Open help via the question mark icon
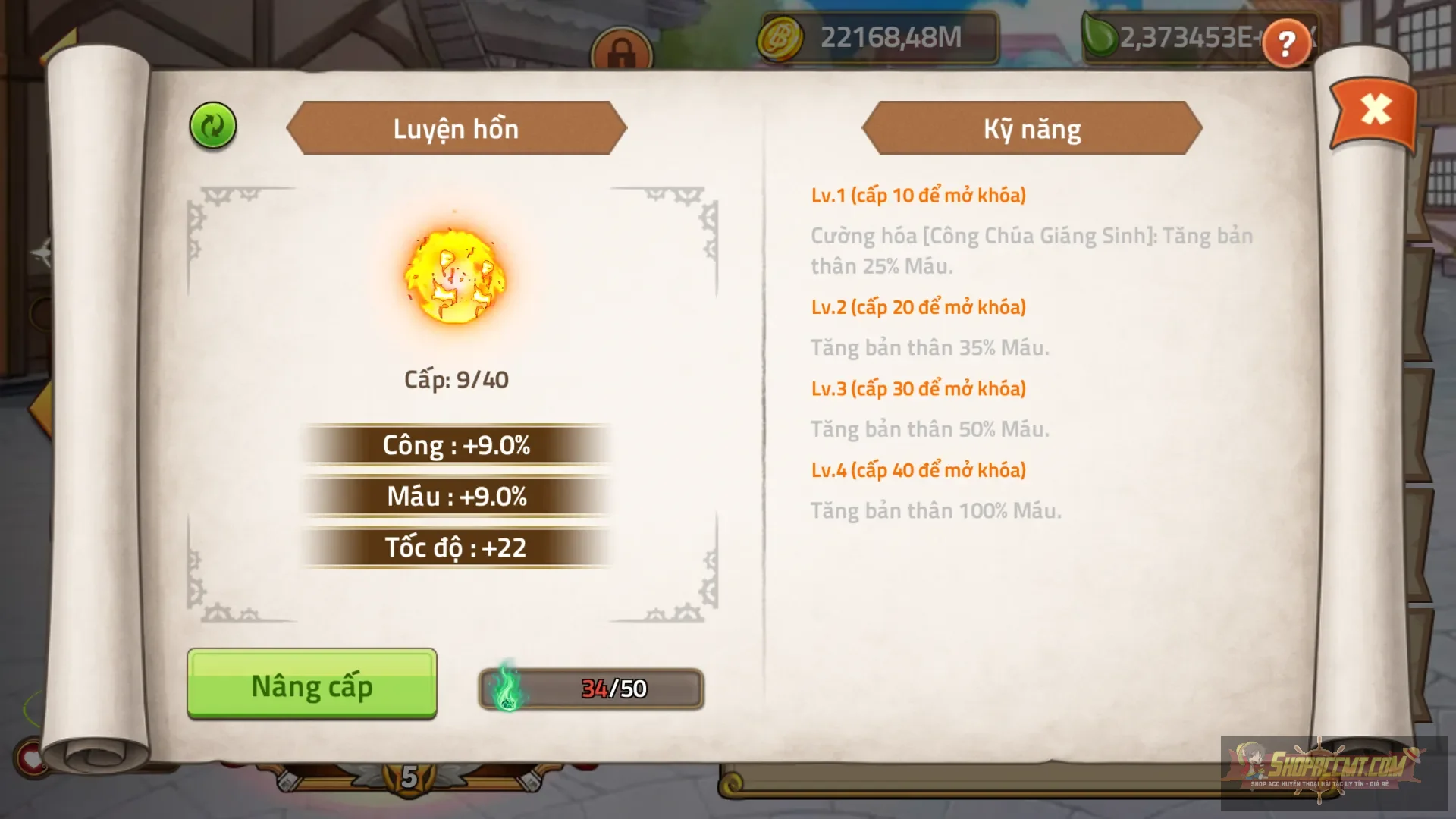This screenshot has width=1456, height=819. [x=1285, y=44]
